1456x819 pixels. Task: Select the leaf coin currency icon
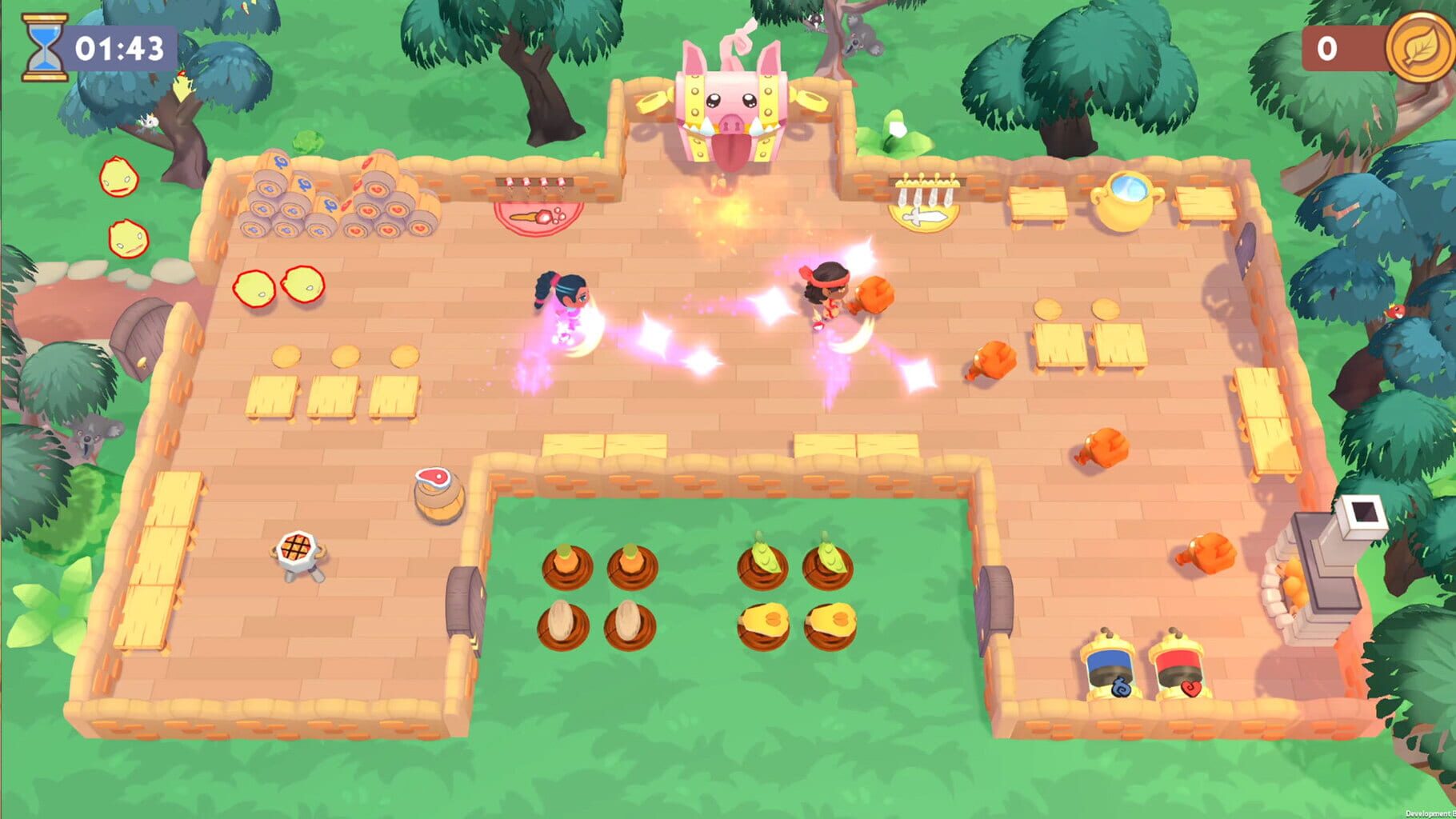click(x=1418, y=48)
